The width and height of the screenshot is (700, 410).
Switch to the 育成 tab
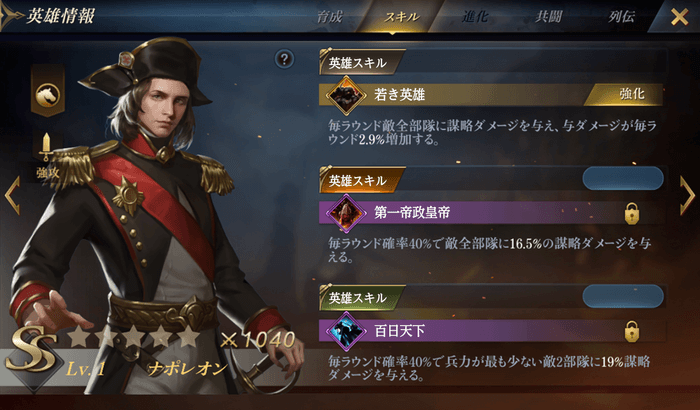(x=330, y=17)
